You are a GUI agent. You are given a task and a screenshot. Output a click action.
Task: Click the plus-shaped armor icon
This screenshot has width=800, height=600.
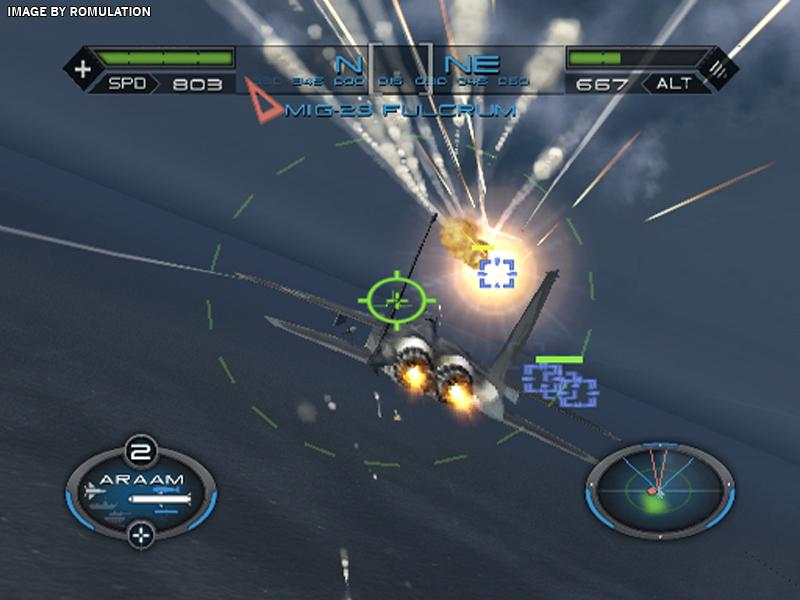click(x=82, y=69)
